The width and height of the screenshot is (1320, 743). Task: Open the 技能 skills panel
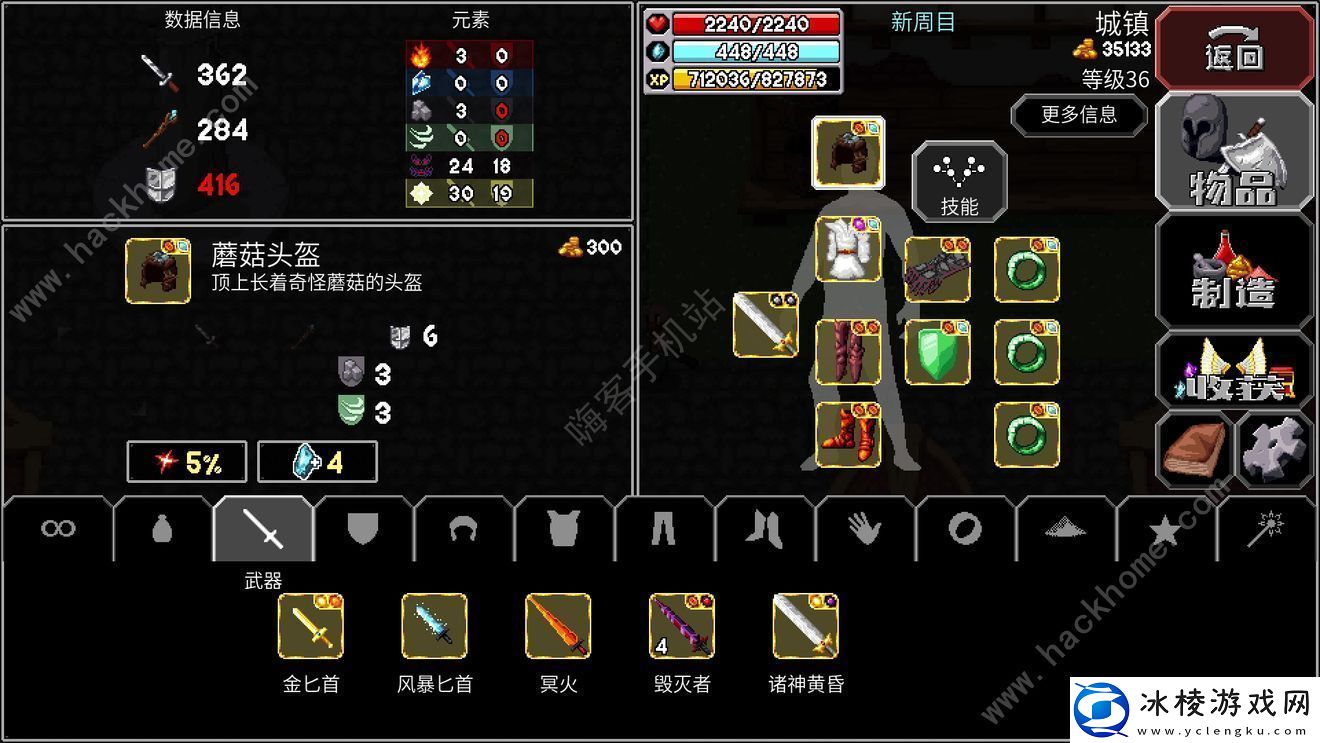click(958, 183)
